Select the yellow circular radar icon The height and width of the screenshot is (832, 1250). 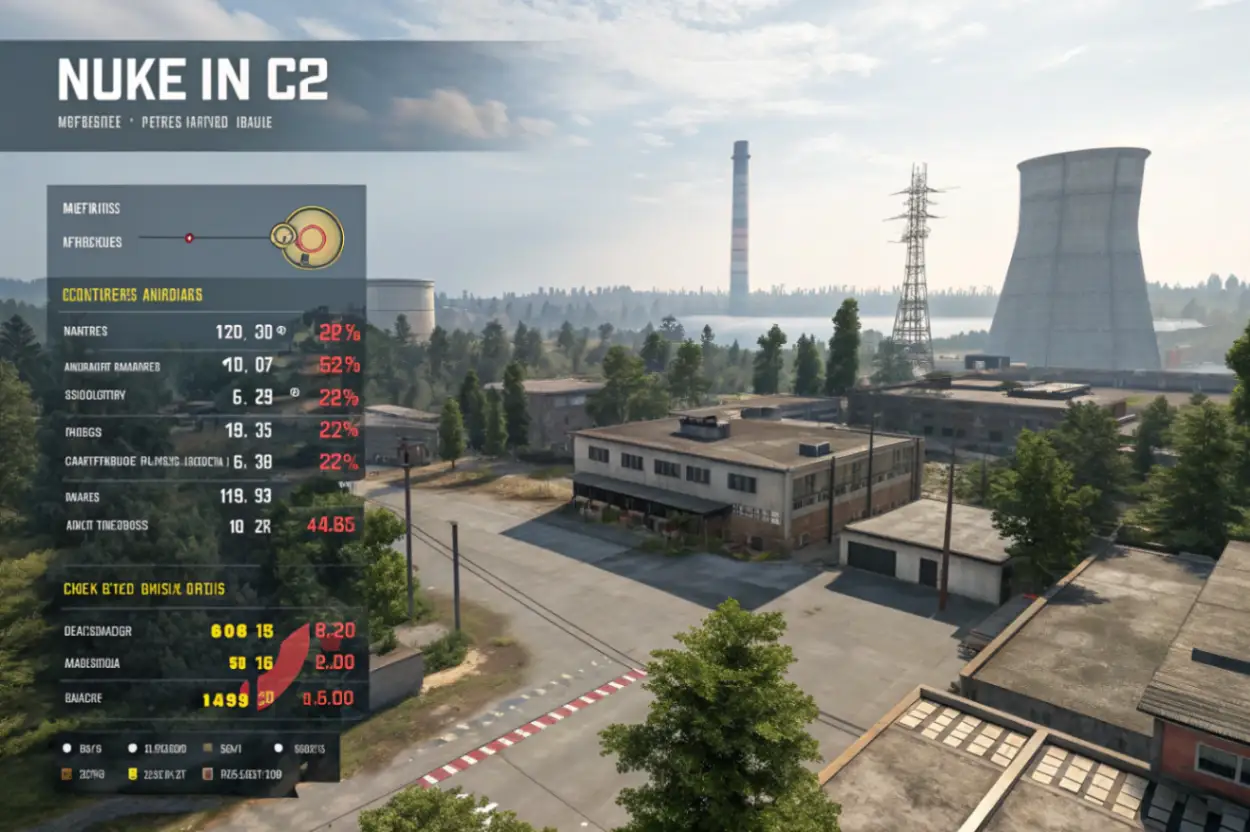coord(310,237)
